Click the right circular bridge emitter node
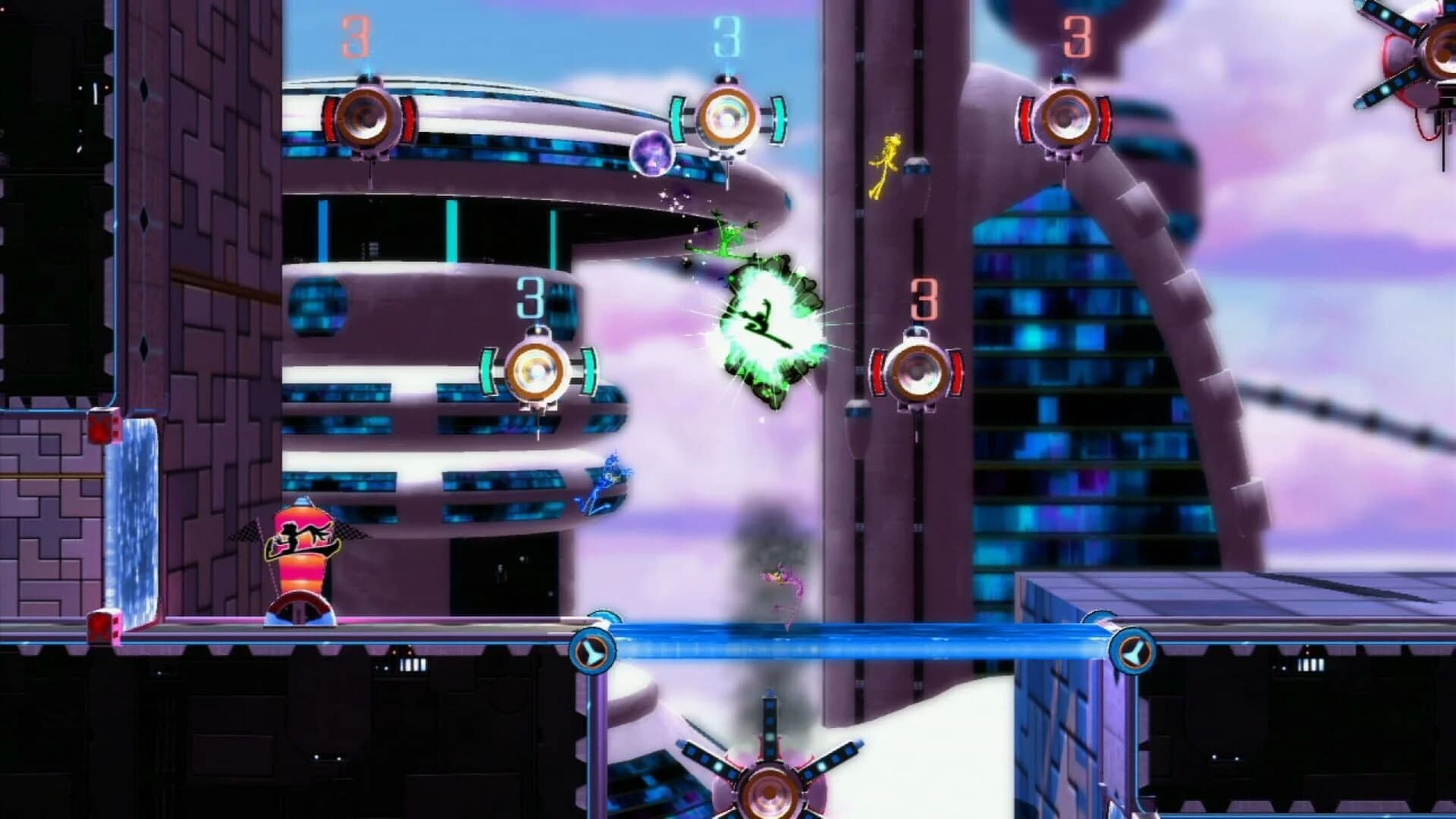Image resolution: width=1456 pixels, height=819 pixels. 1134,650
